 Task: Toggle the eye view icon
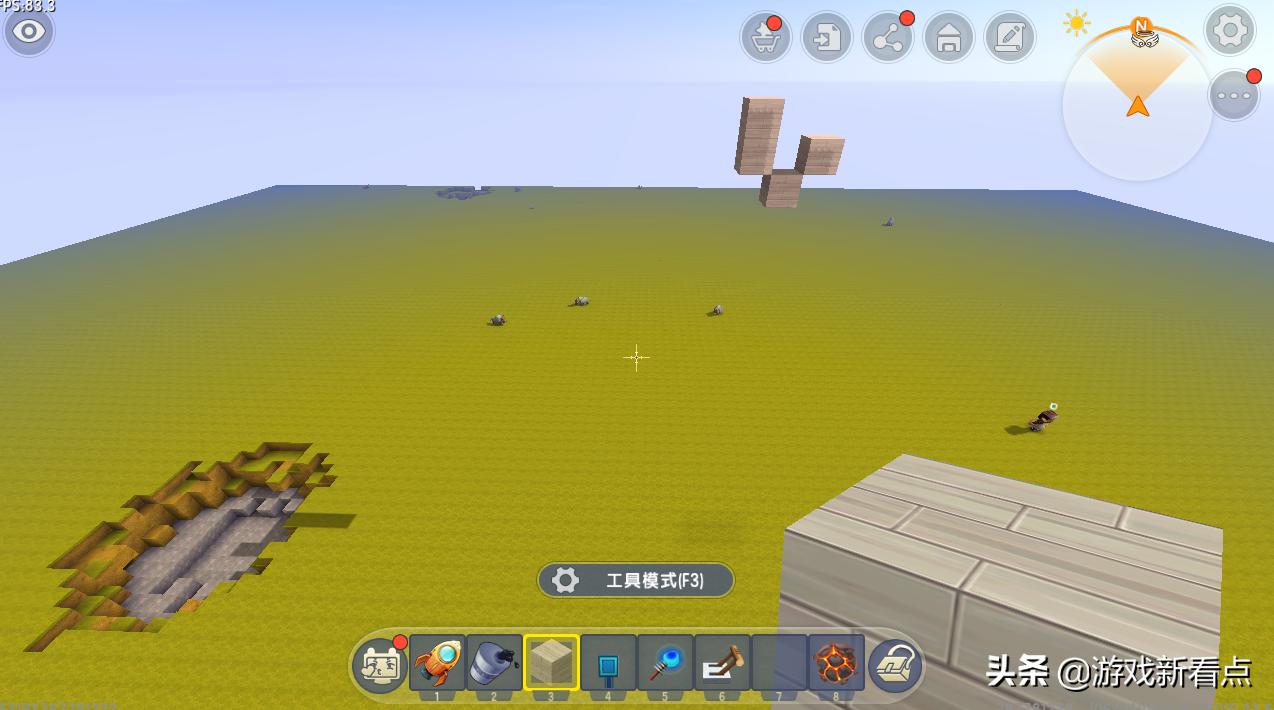pyautogui.click(x=28, y=32)
